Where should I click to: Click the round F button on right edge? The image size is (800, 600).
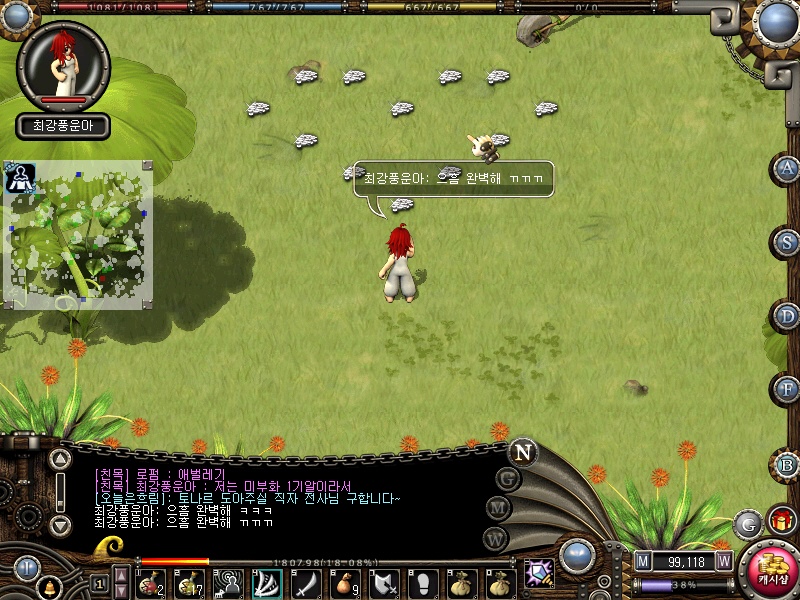tap(788, 389)
